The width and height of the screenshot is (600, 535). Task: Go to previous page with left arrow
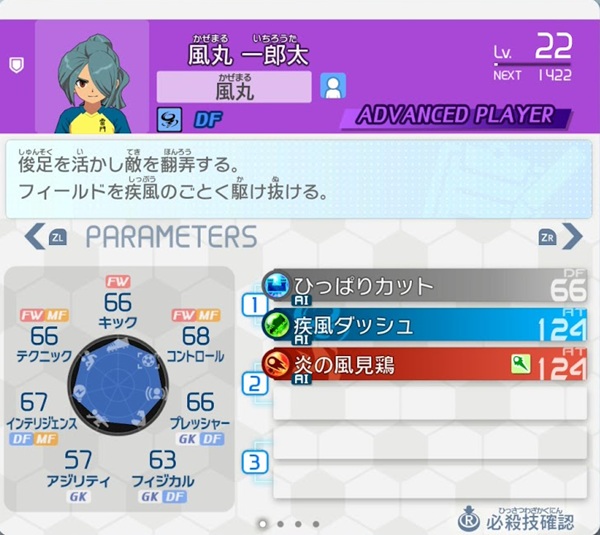click(x=36, y=237)
